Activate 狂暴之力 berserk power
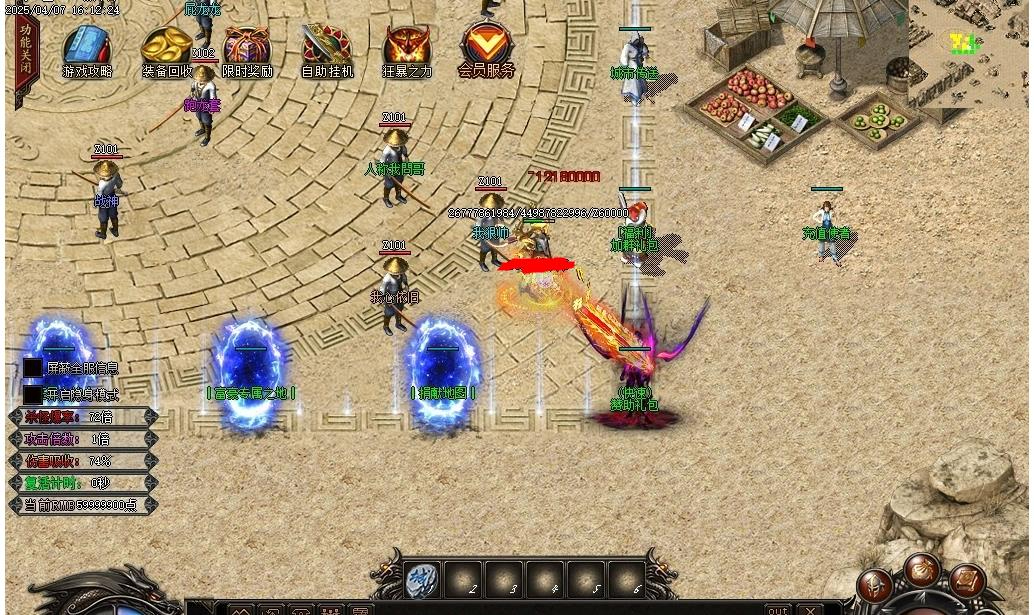Image resolution: width=1034 pixels, height=615 pixels. (x=407, y=49)
